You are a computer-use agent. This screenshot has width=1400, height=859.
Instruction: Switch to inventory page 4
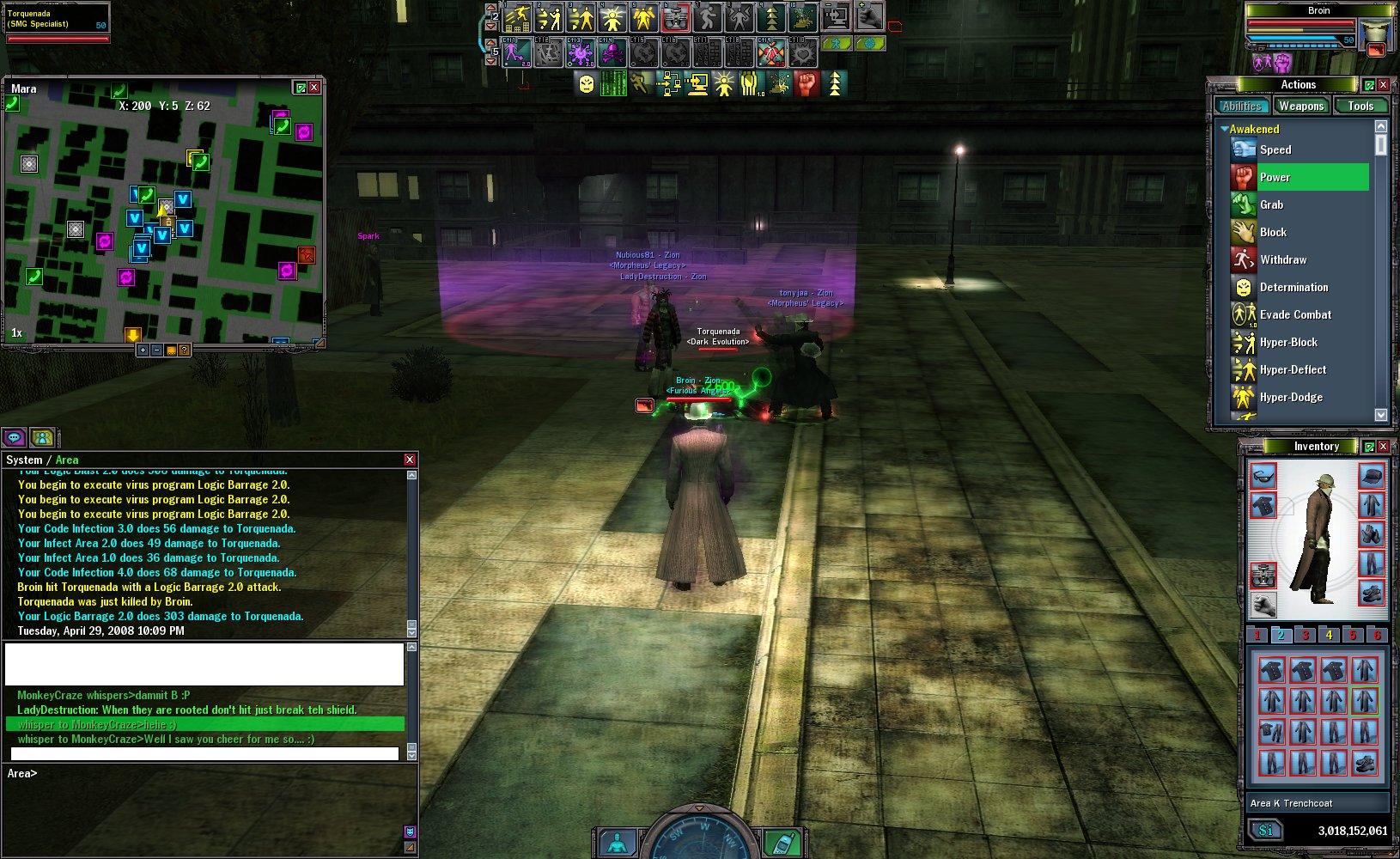[x=1329, y=635]
